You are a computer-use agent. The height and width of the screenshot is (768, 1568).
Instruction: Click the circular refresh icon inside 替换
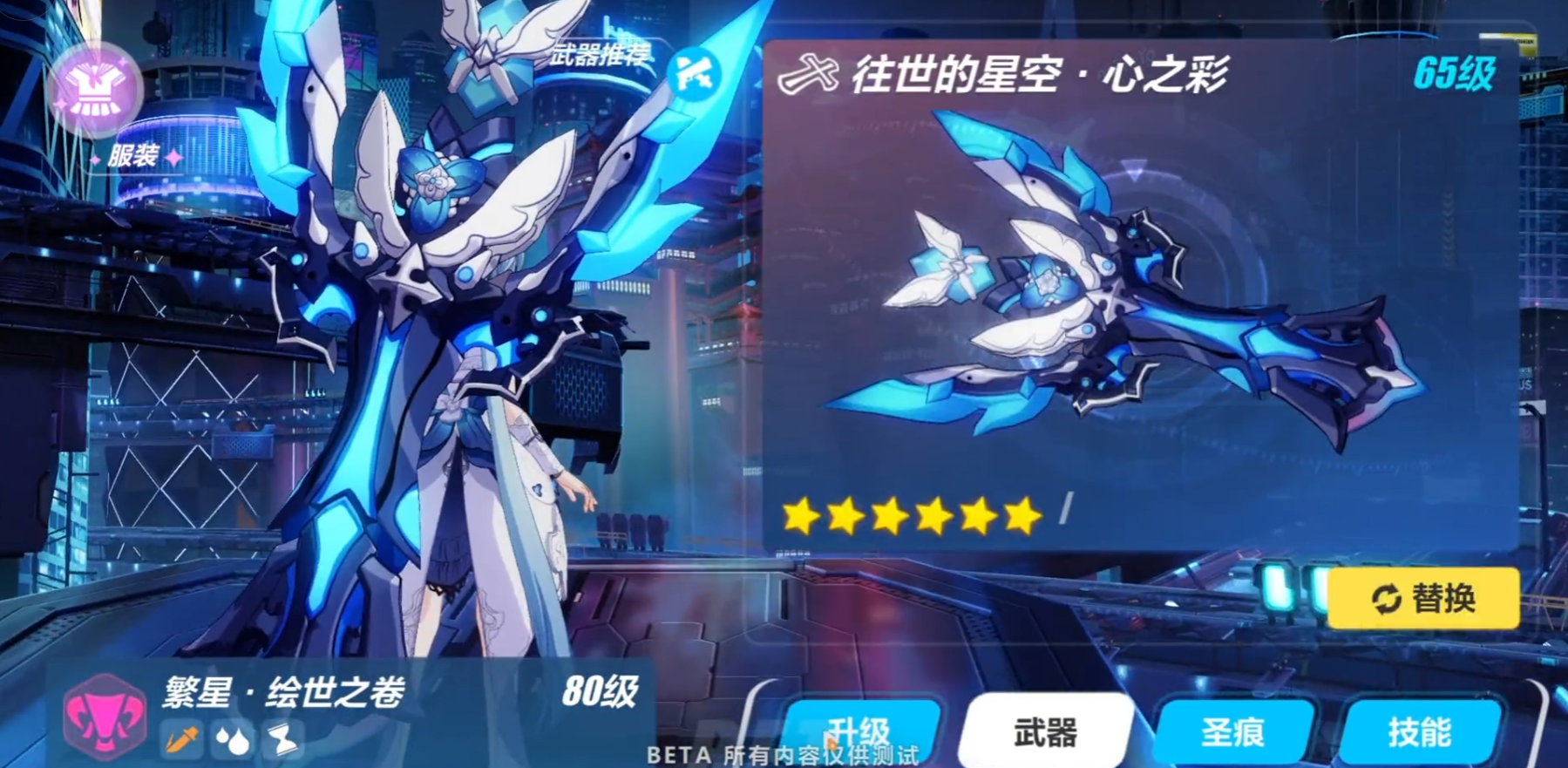[x=1386, y=596]
